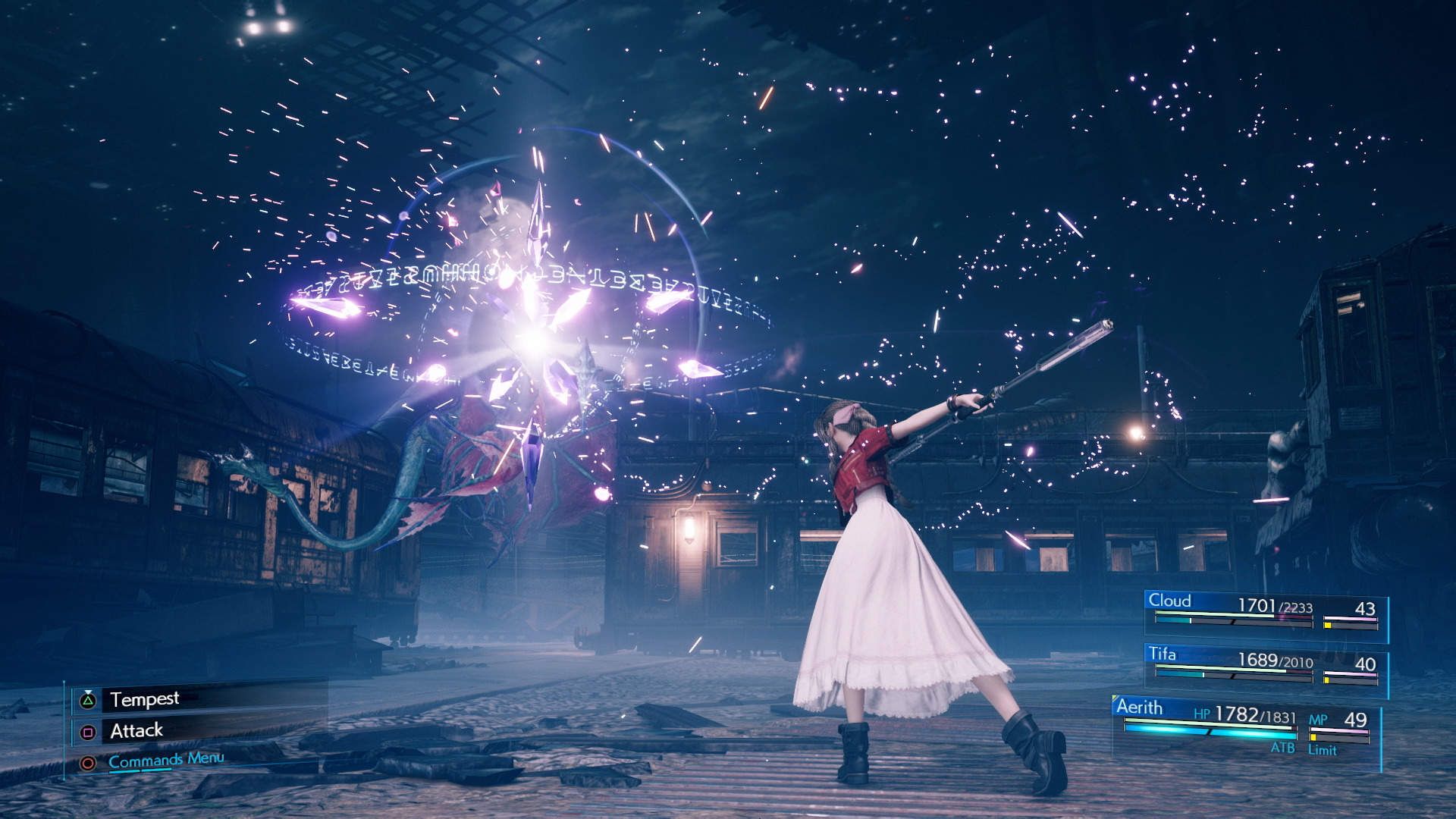The height and width of the screenshot is (819, 1456).
Task: Click the yellow Limit icon on Tifa's gauge
Action: tap(1326, 679)
